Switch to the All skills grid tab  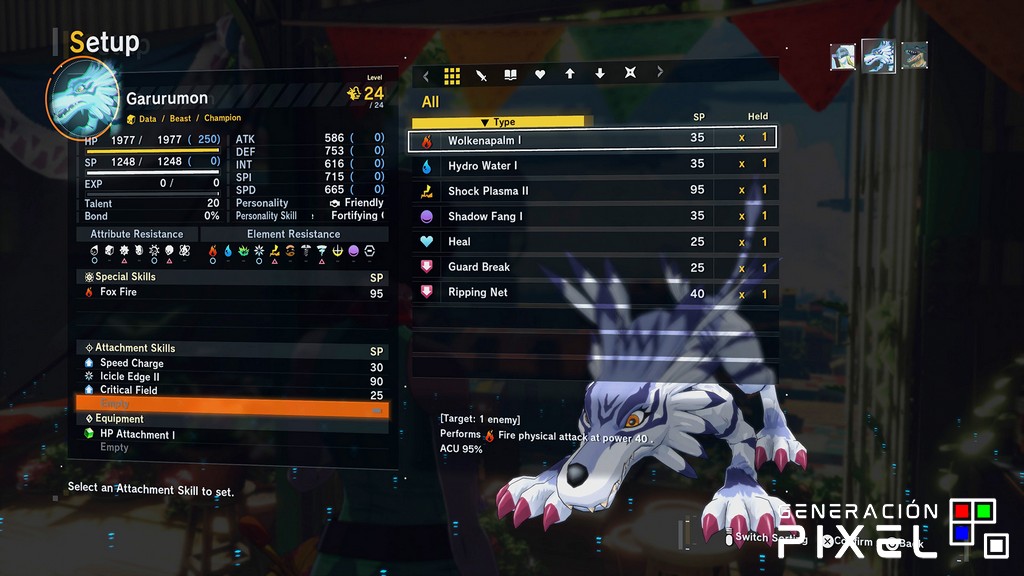(x=452, y=75)
